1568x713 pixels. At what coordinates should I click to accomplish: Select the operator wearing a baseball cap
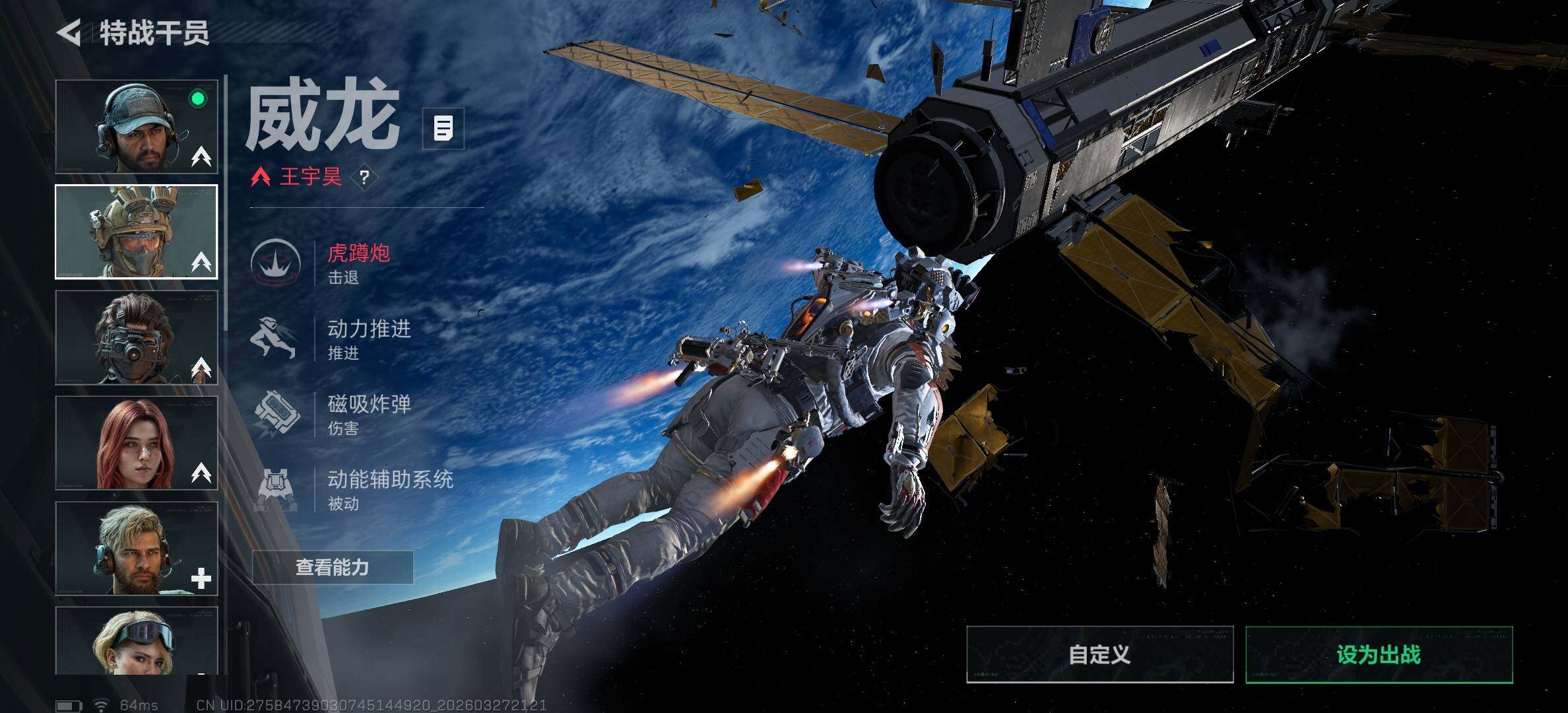(137, 127)
